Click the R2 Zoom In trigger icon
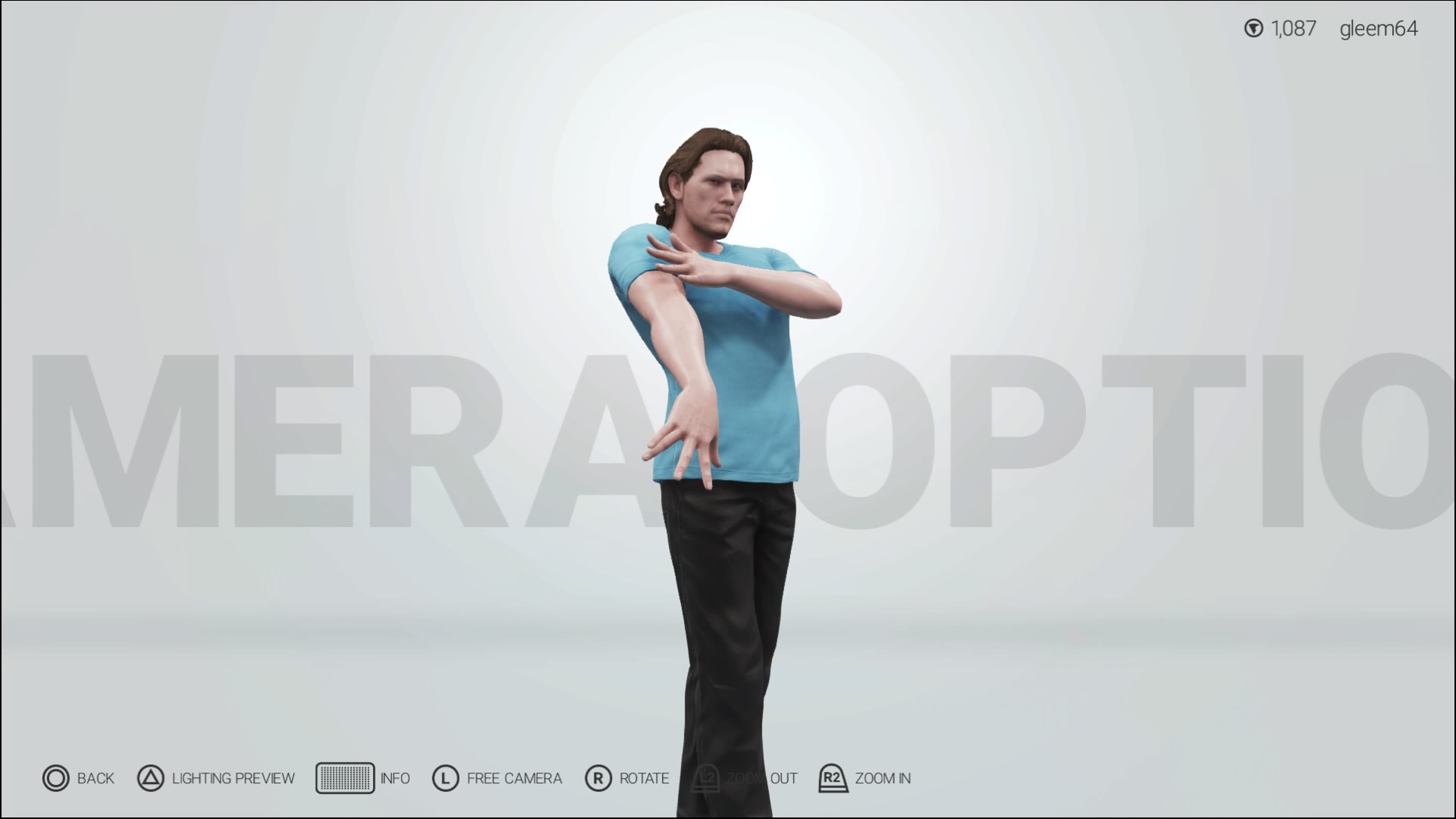 833,778
